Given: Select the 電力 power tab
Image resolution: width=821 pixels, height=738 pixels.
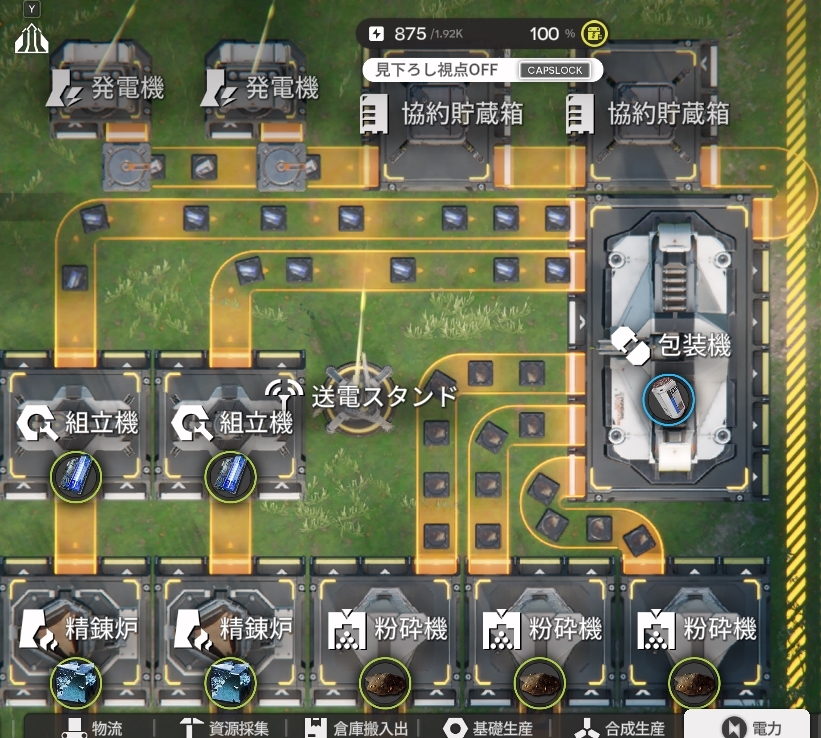Looking at the screenshot, I should click(751, 727).
